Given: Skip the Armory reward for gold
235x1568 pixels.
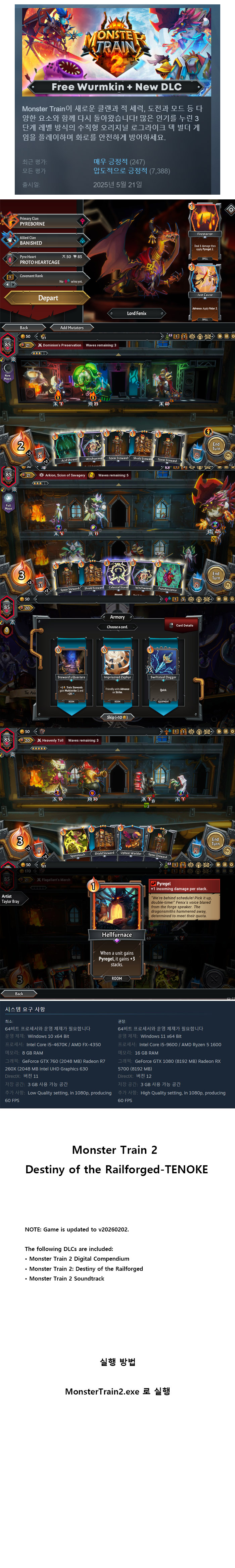Looking at the screenshot, I should pyautogui.click(x=117, y=717).
